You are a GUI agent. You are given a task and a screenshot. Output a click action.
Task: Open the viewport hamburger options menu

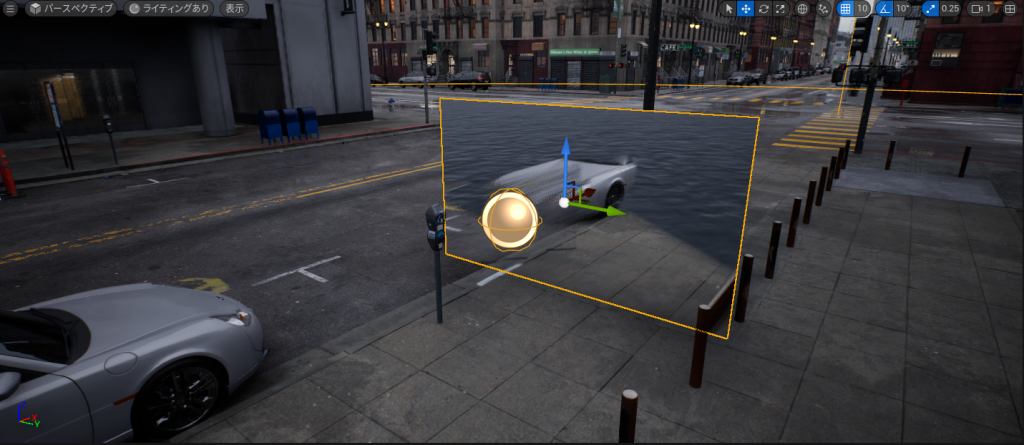tap(11, 8)
